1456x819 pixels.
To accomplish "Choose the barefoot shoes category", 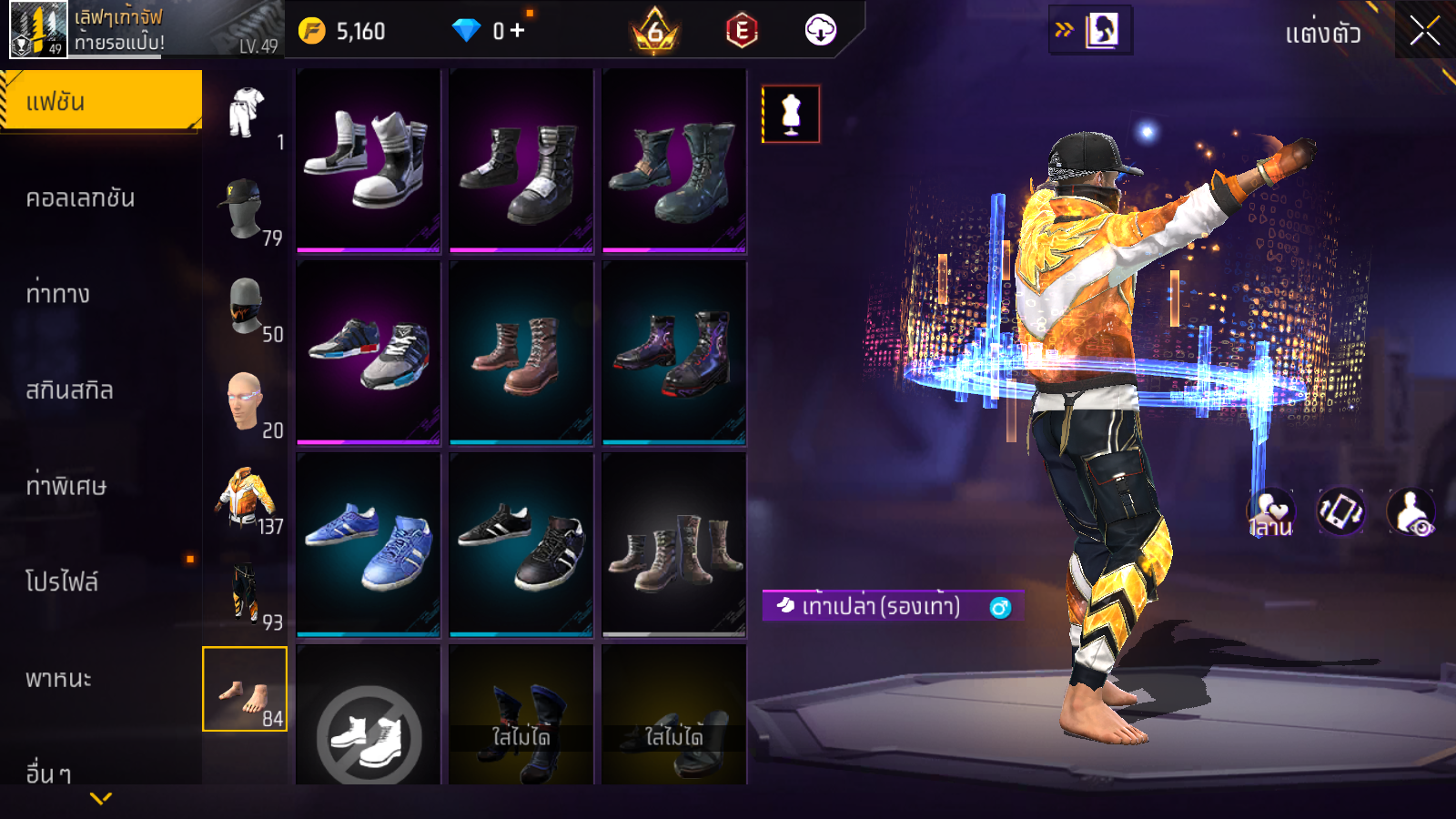I will [x=245, y=690].
